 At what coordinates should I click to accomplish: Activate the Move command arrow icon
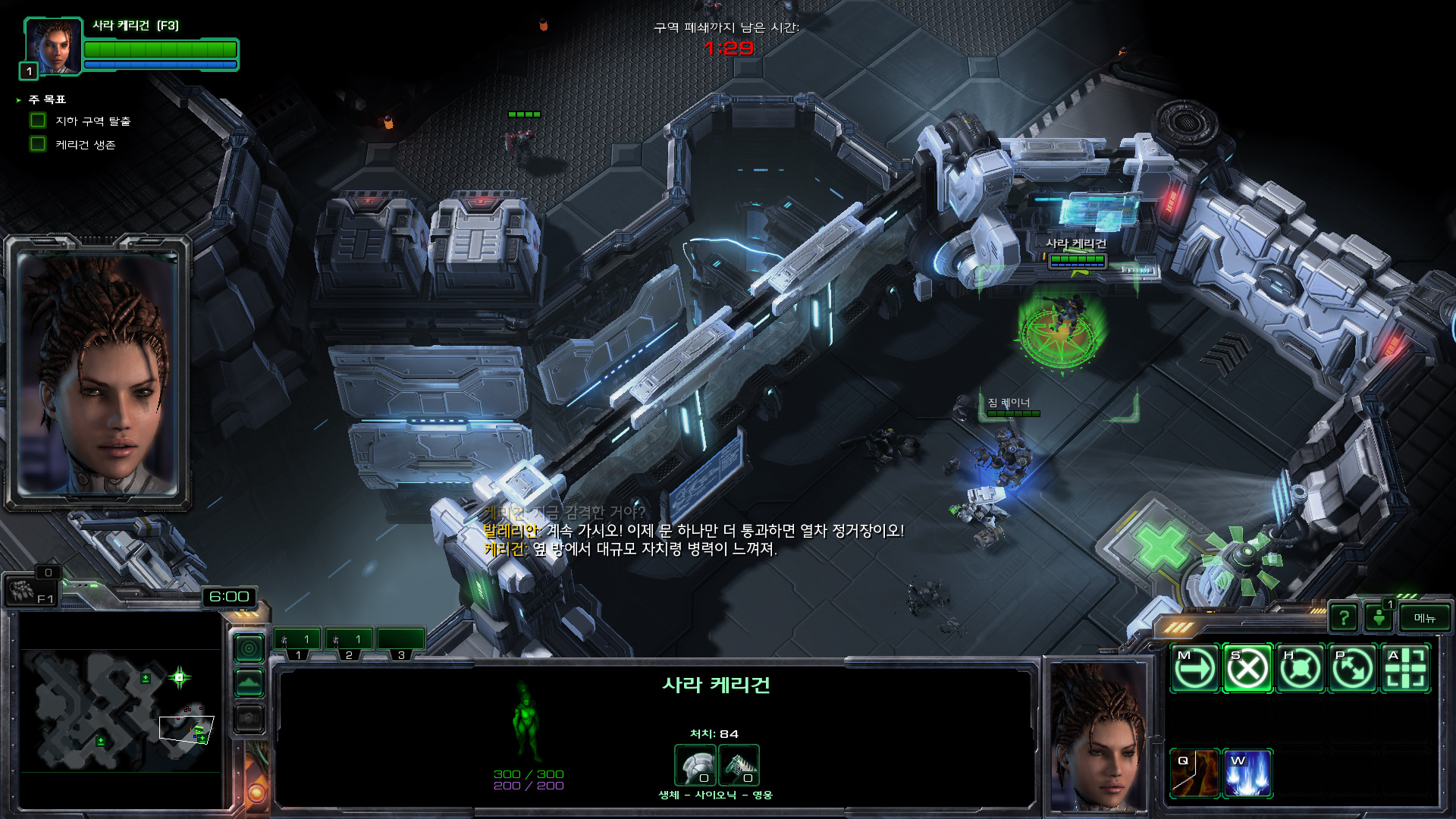point(1194,669)
